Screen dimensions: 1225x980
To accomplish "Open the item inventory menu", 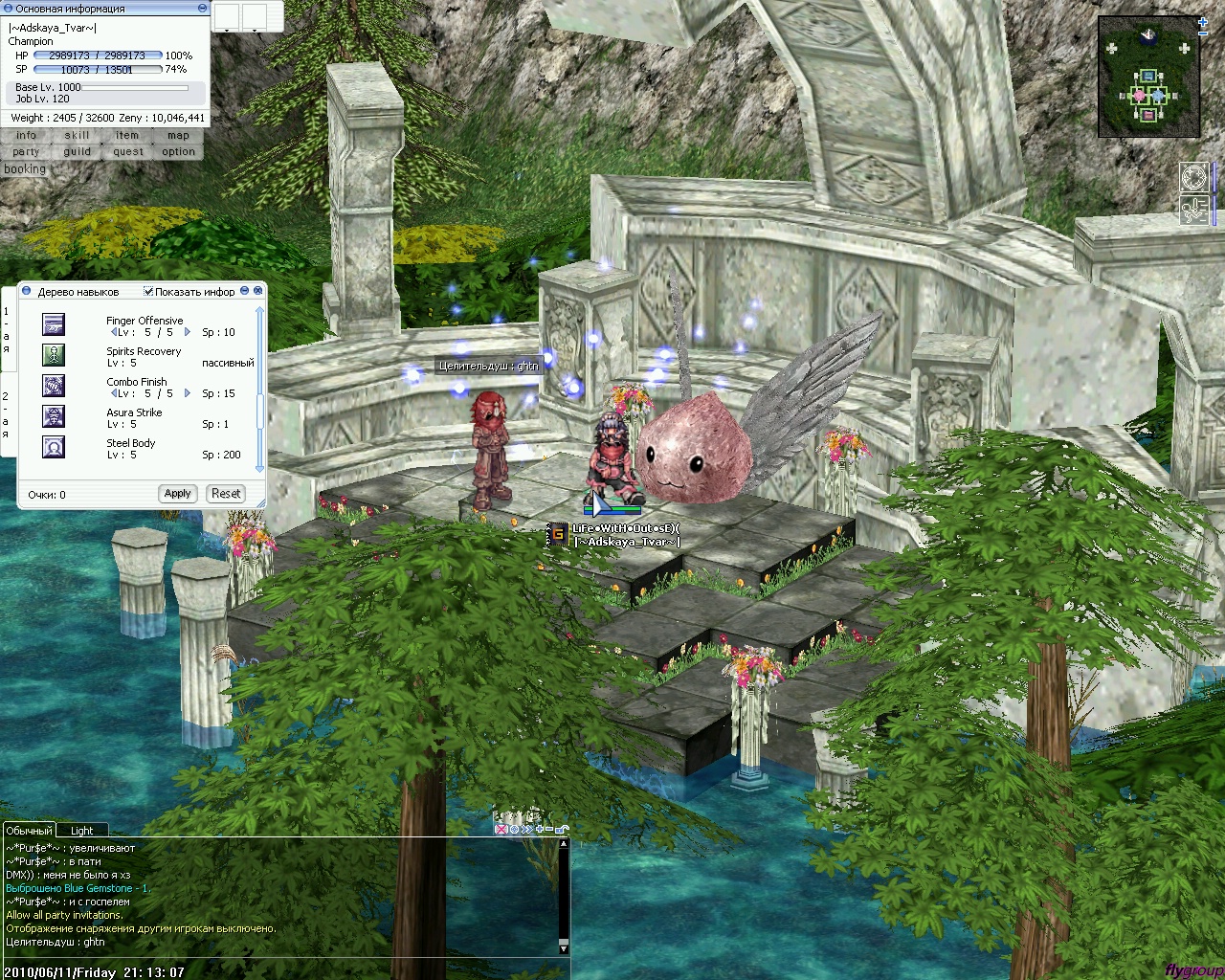I will point(127,136).
